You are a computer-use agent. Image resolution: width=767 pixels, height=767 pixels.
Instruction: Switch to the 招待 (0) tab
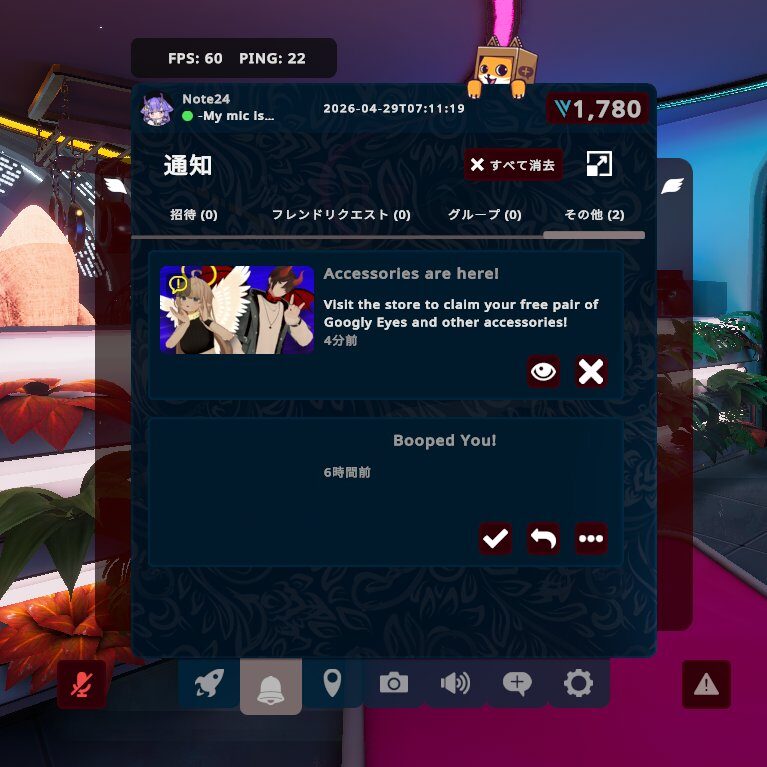(194, 215)
